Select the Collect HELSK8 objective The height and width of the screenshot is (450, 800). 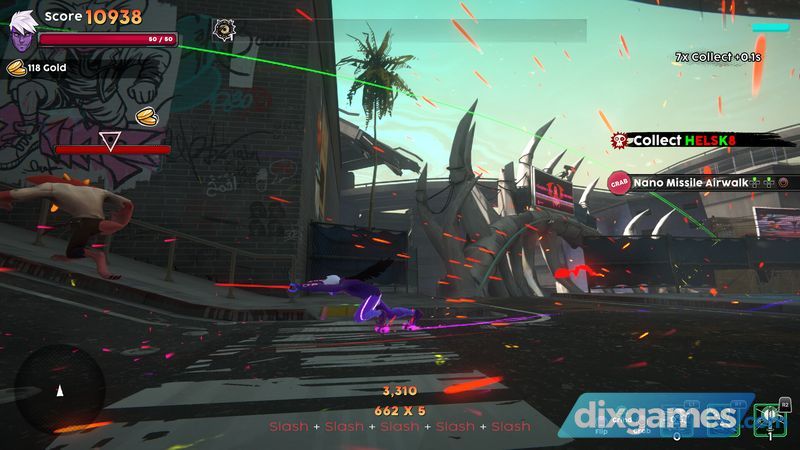point(685,141)
